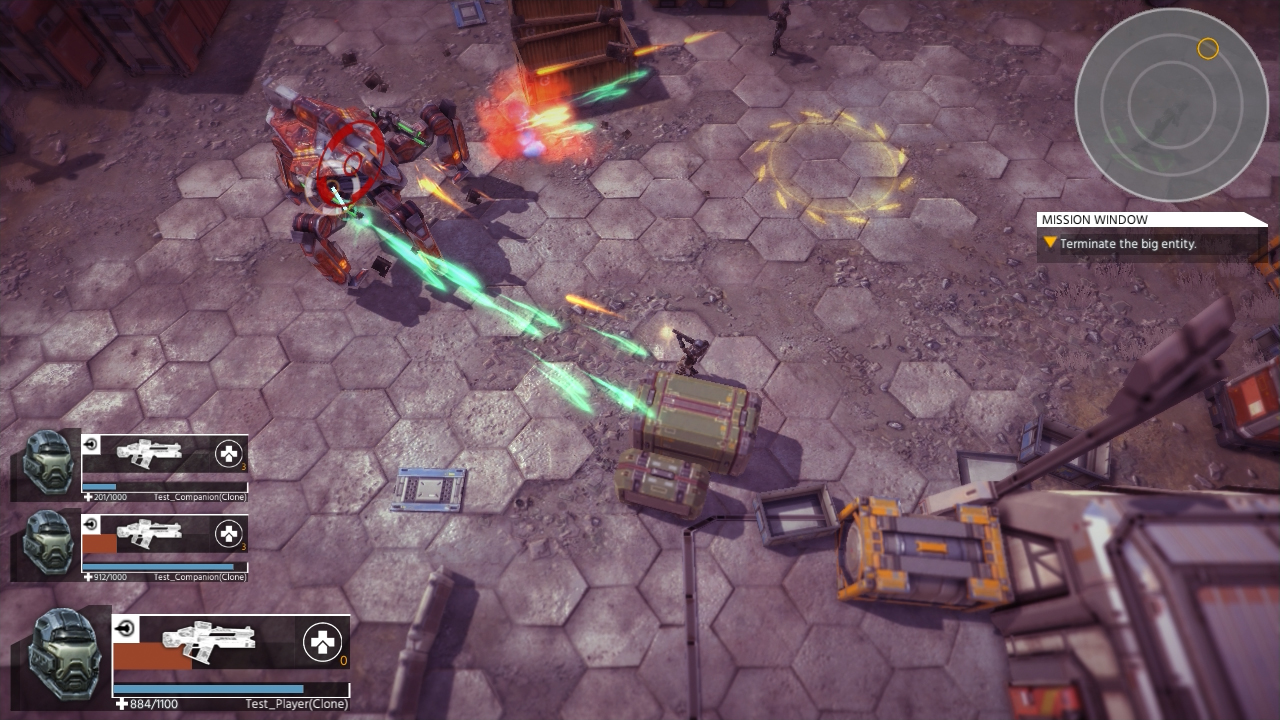Activate the medkit of the 201/1000 health companion

[x=228, y=455]
